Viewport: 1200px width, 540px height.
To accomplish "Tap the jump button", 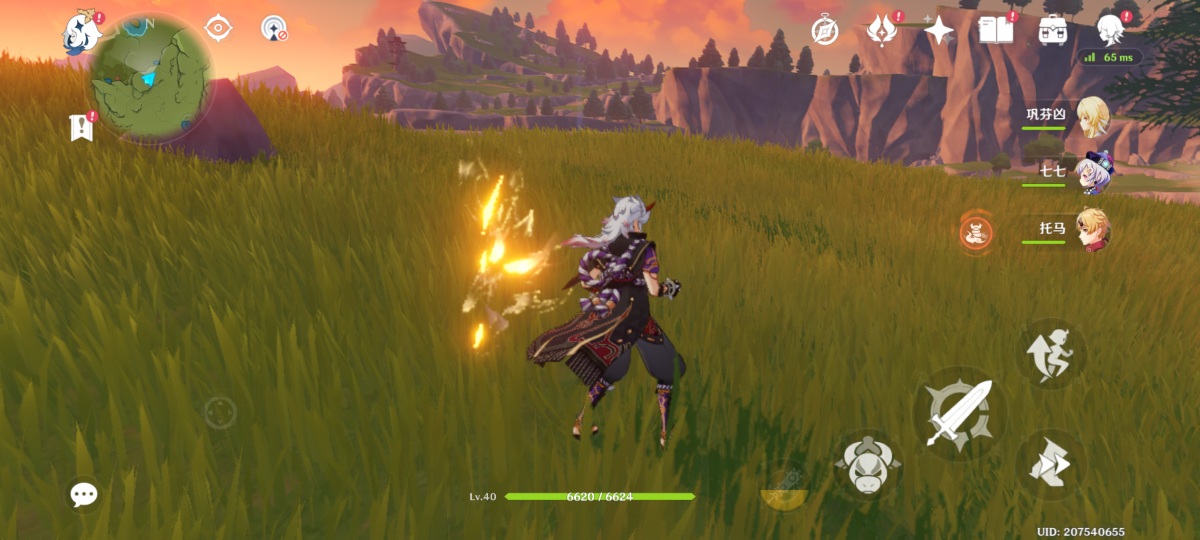I will pos(1051,353).
